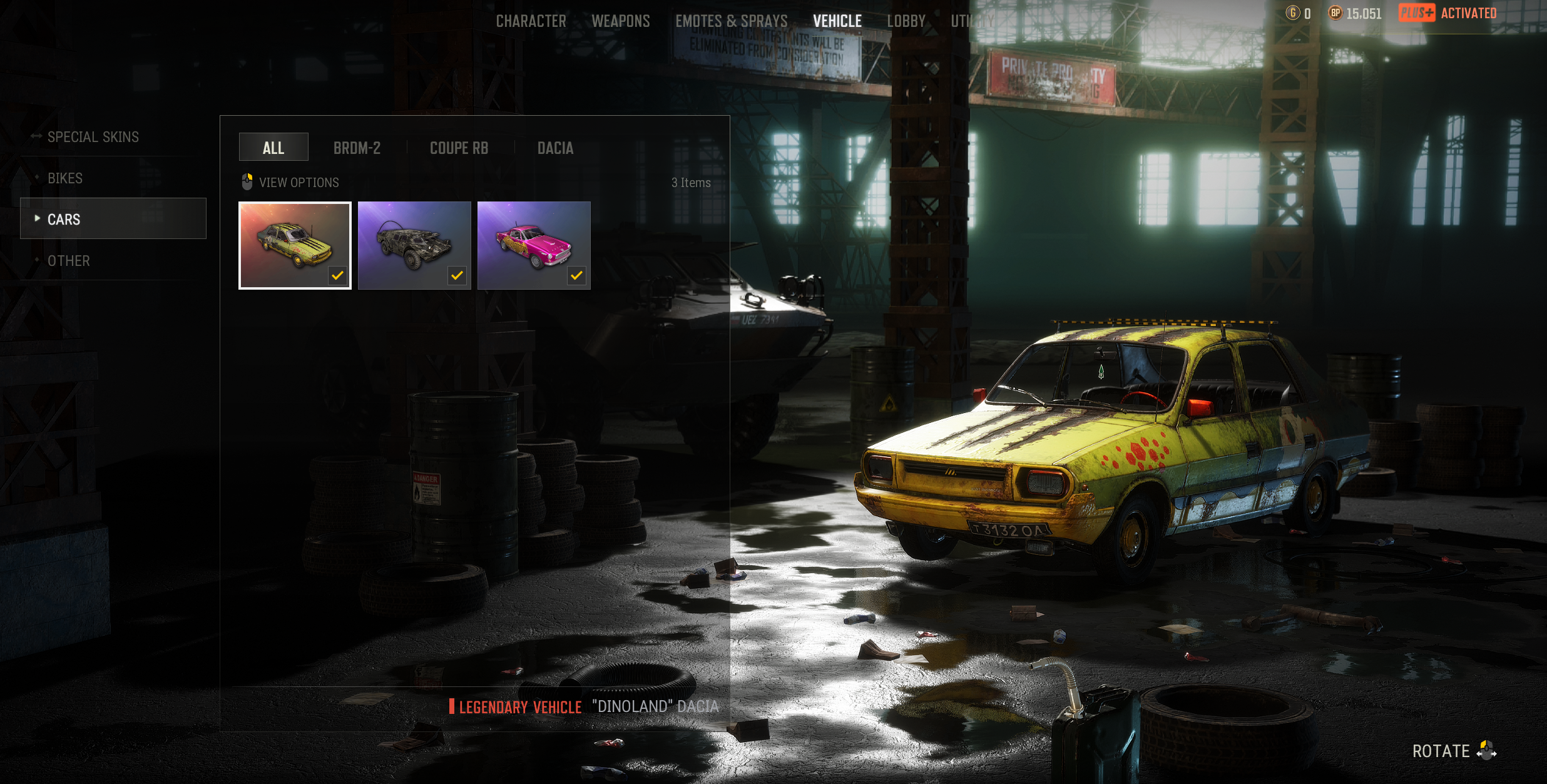Screen dimensions: 1547x784
Task: Open the Other vehicles category
Action: (x=69, y=261)
